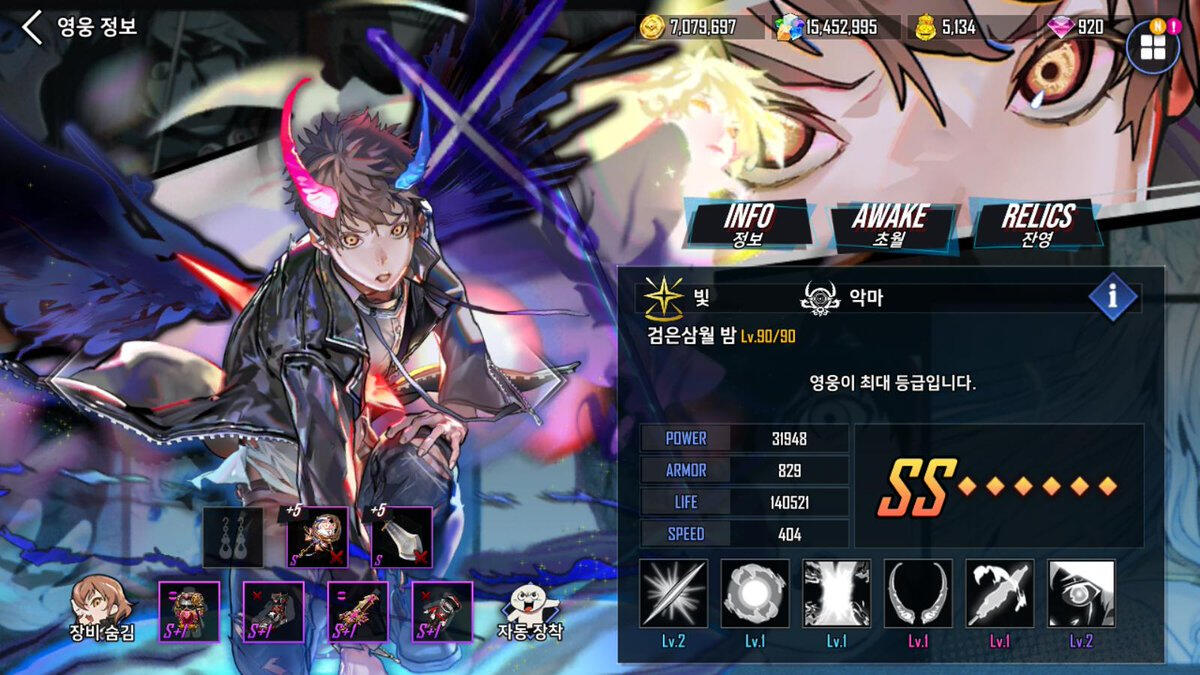Switch to the INFO tab
This screenshot has width=1200, height=675.
click(x=749, y=223)
